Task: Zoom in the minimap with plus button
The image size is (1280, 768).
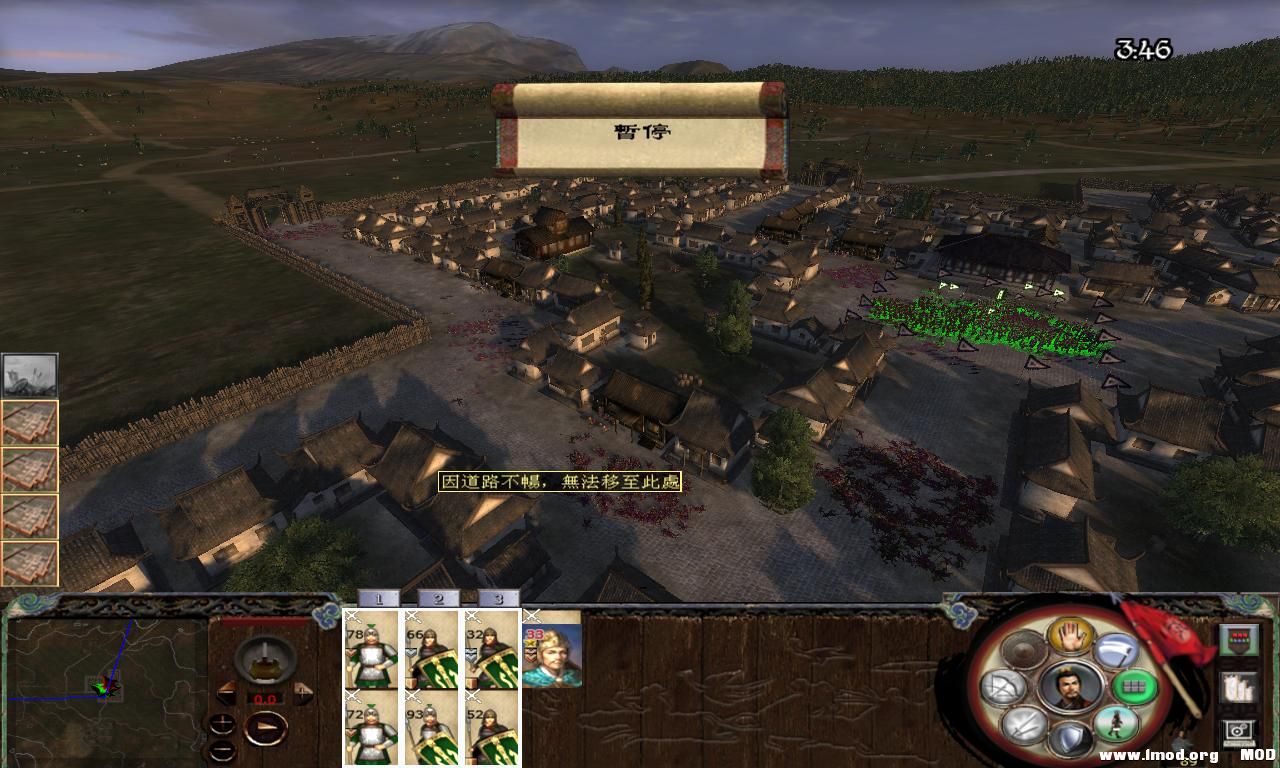Action: (x=222, y=723)
